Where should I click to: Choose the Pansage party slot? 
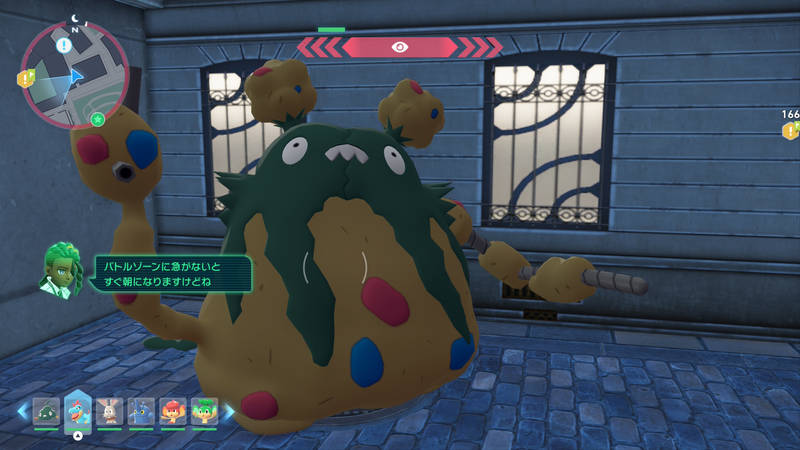click(x=204, y=411)
